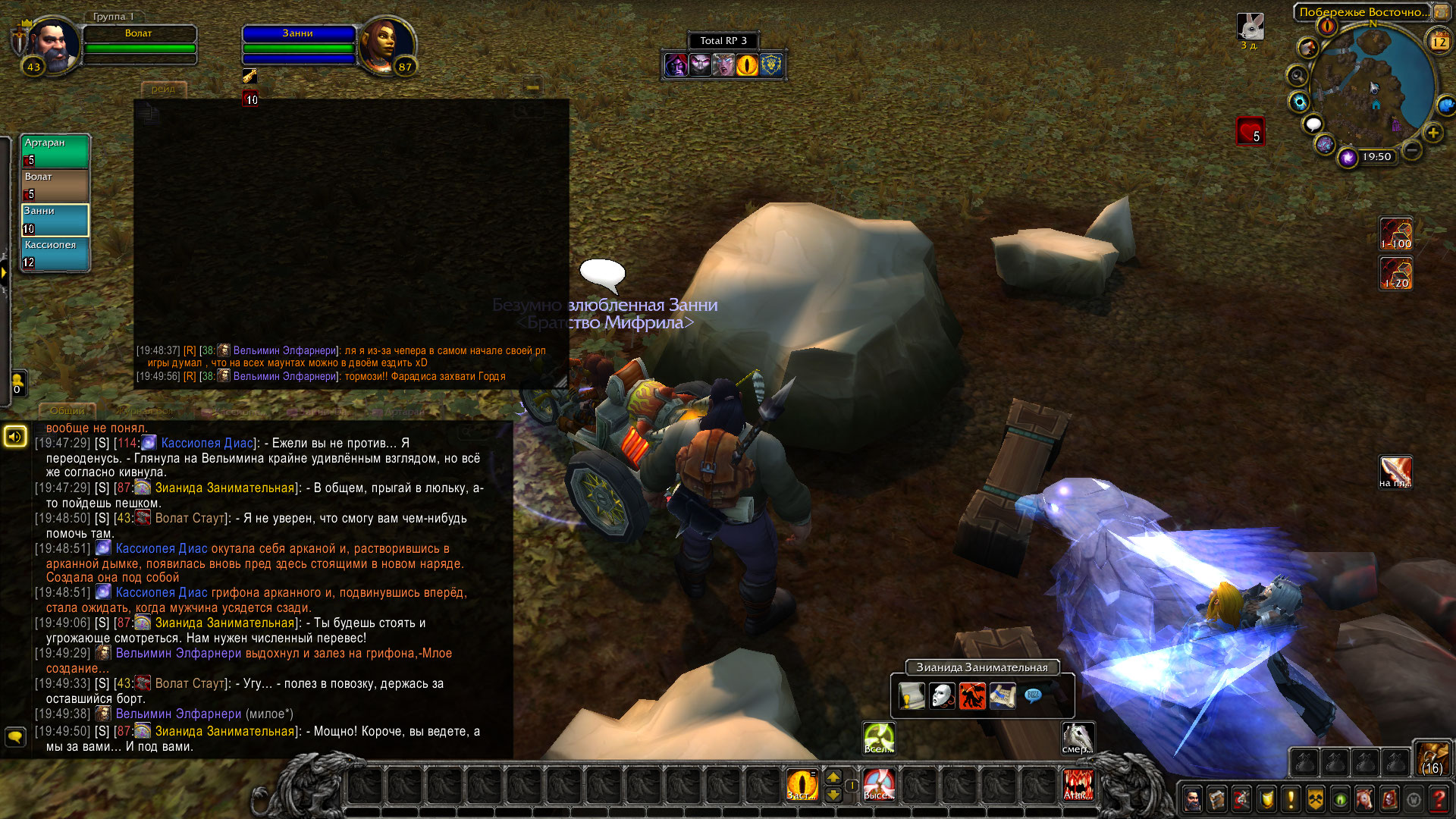Switch to the Общий chat tab
Image resolution: width=1456 pixels, height=819 pixels.
[67, 411]
